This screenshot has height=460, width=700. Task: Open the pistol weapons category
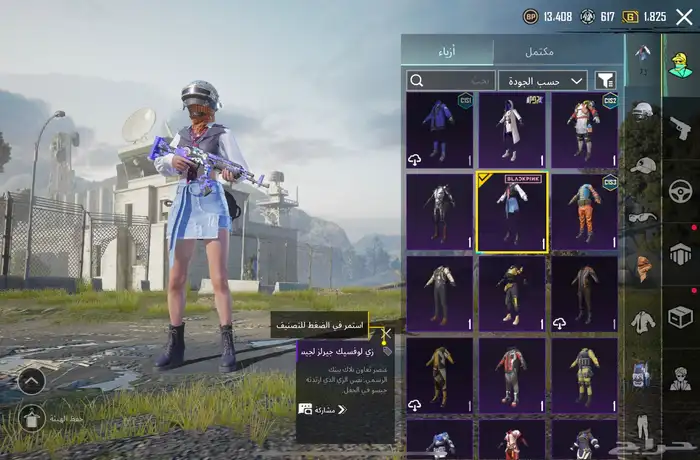pyautogui.click(x=680, y=127)
